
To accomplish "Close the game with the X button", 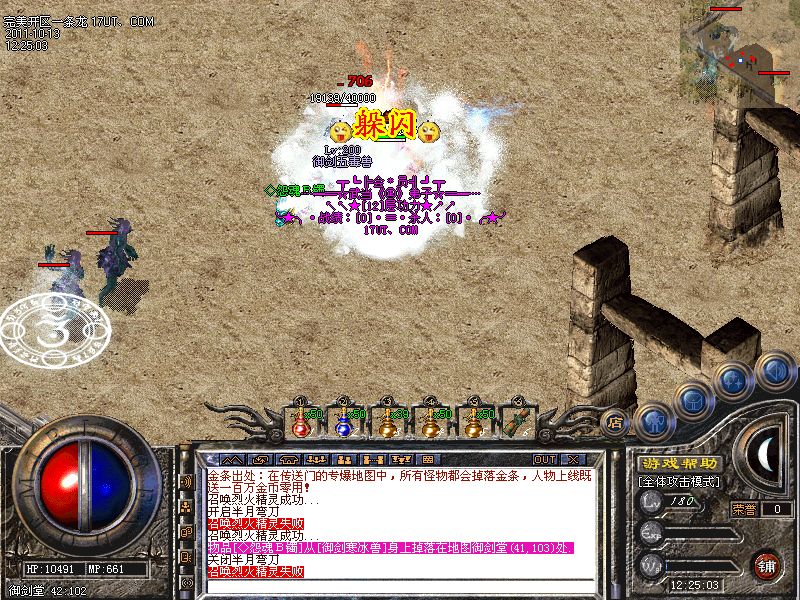I will click(x=573, y=431).
